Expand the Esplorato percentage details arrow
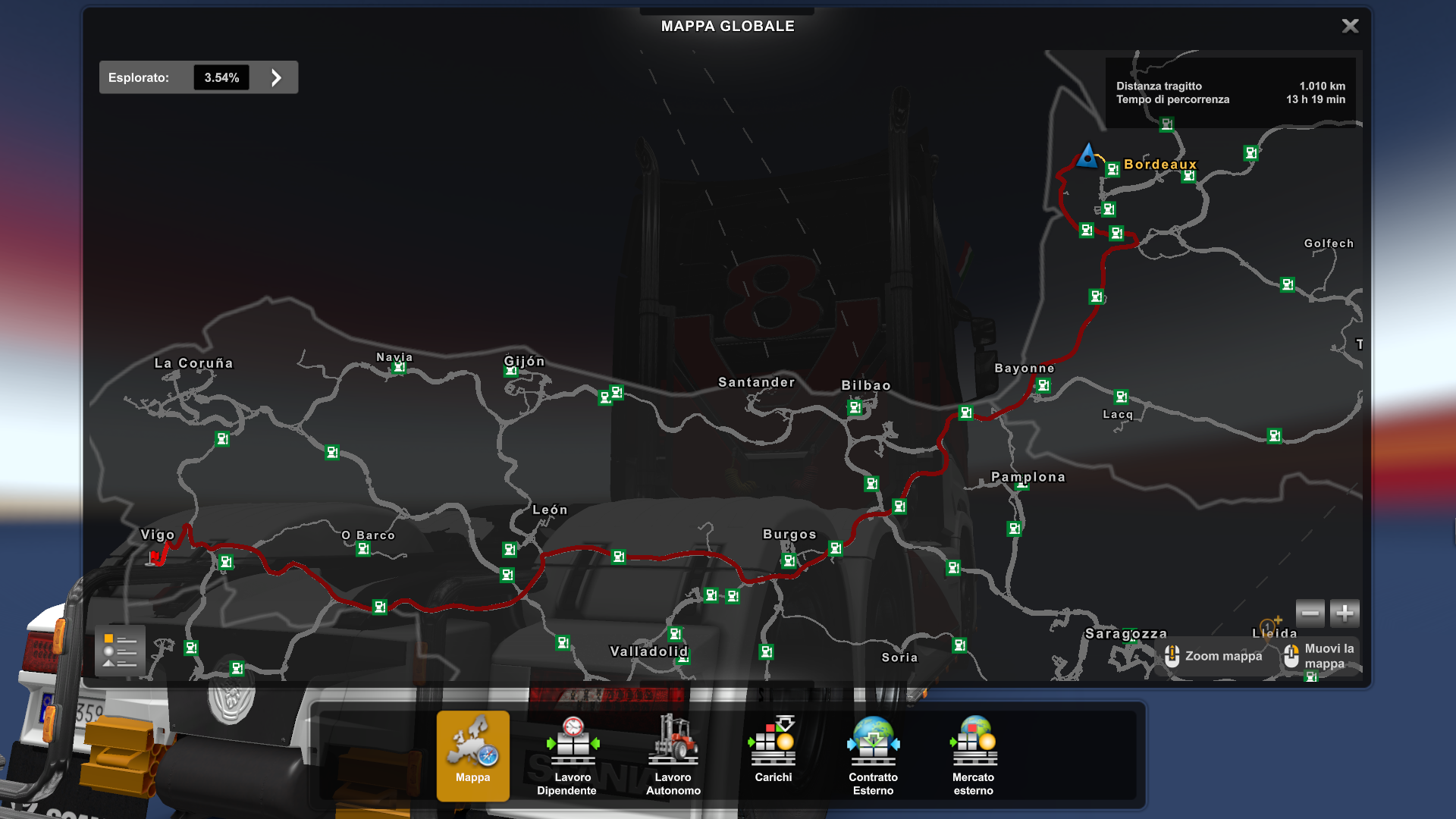The width and height of the screenshot is (1456, 819). pos(275,77)
